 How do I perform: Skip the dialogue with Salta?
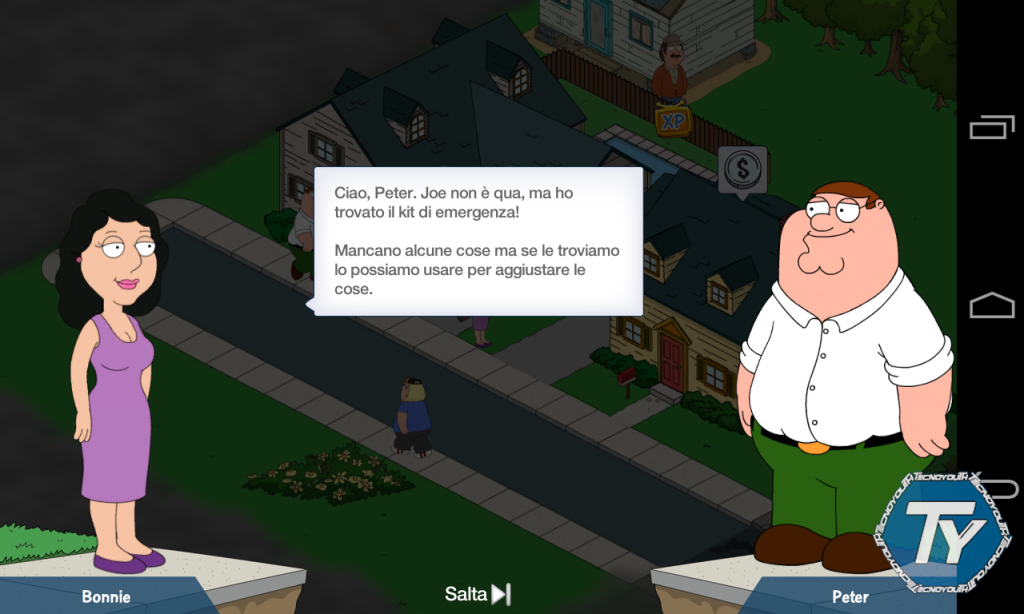click(478, 594)
